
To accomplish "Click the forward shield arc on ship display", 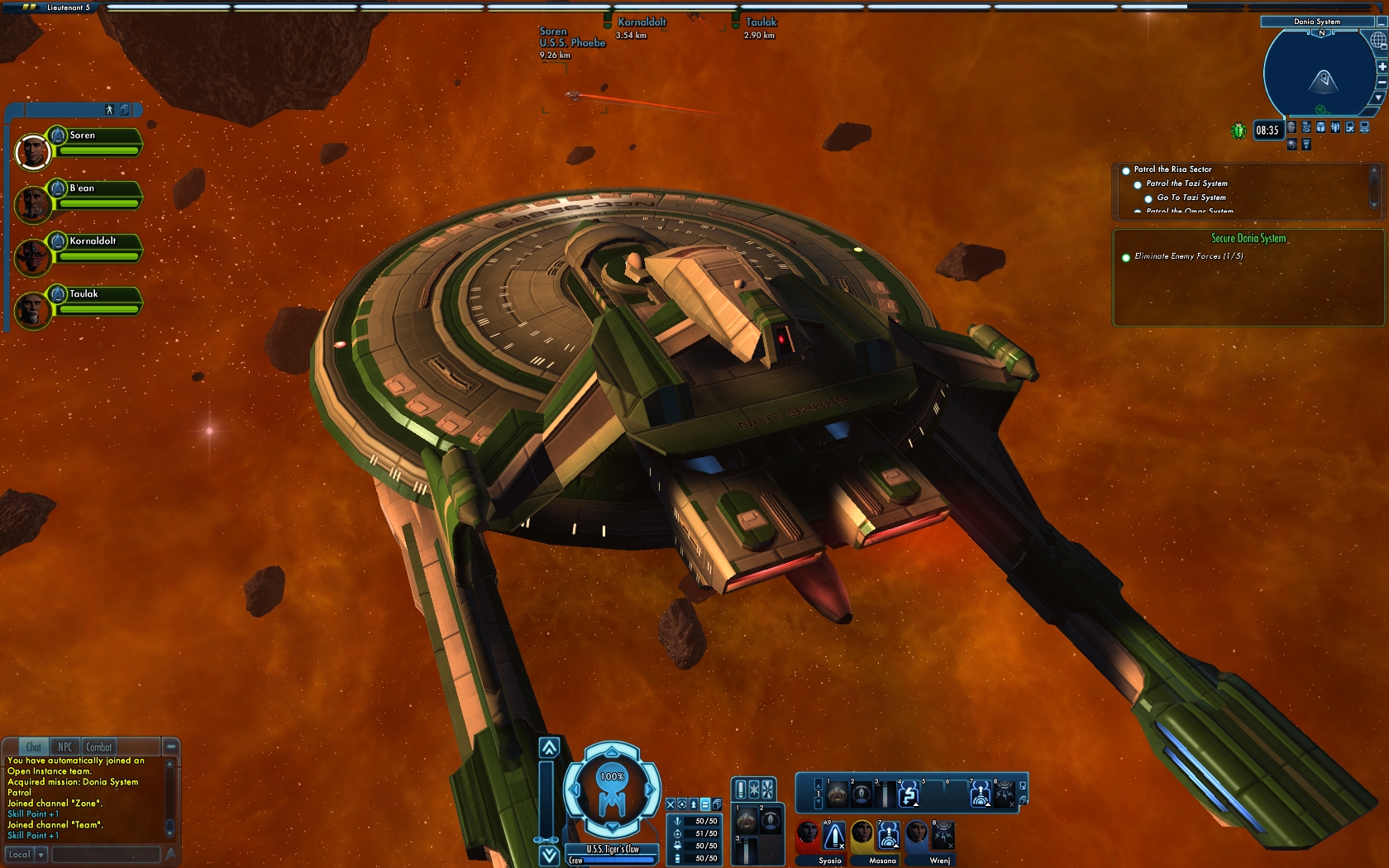I will pyautogui.click(x=612, y=751).
